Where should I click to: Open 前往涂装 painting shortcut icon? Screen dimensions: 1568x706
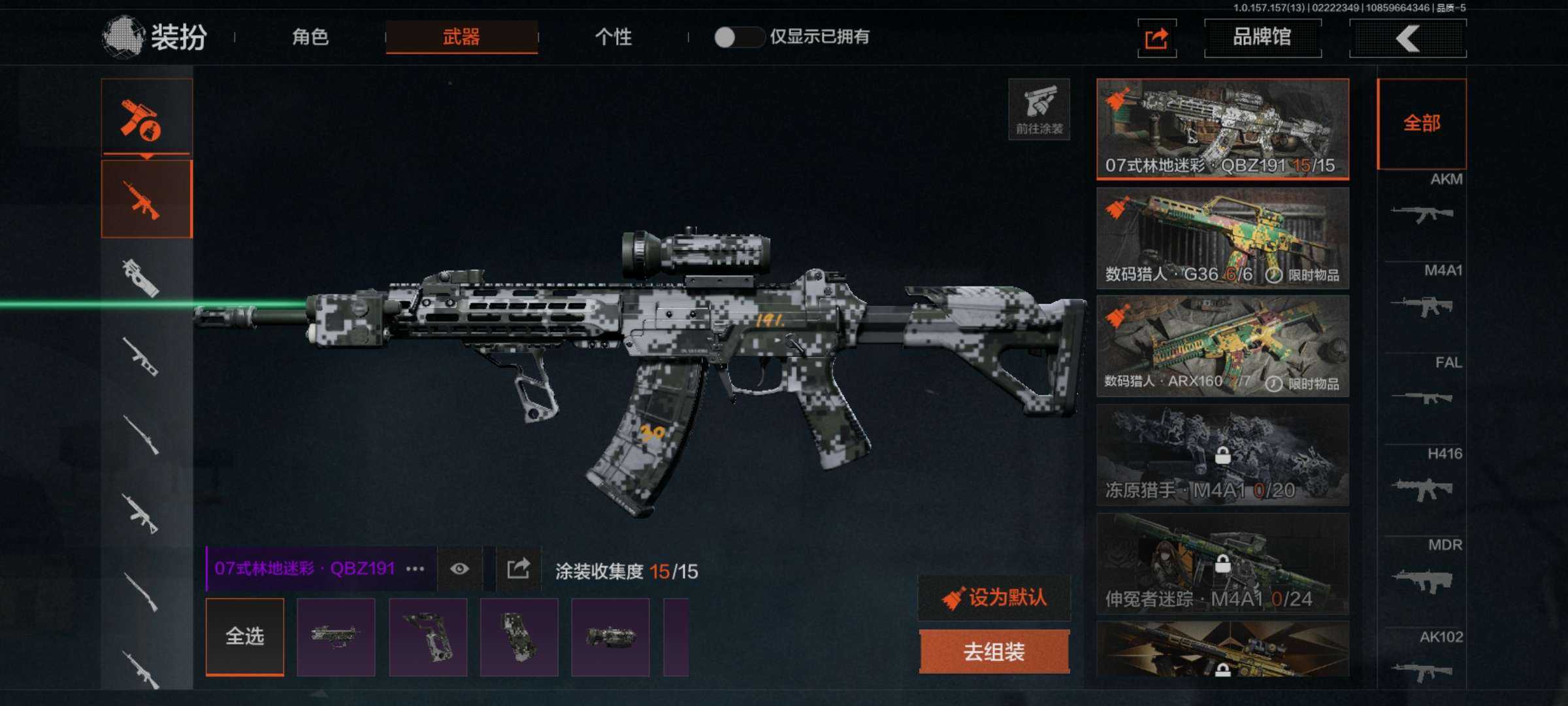(1038, 113)
